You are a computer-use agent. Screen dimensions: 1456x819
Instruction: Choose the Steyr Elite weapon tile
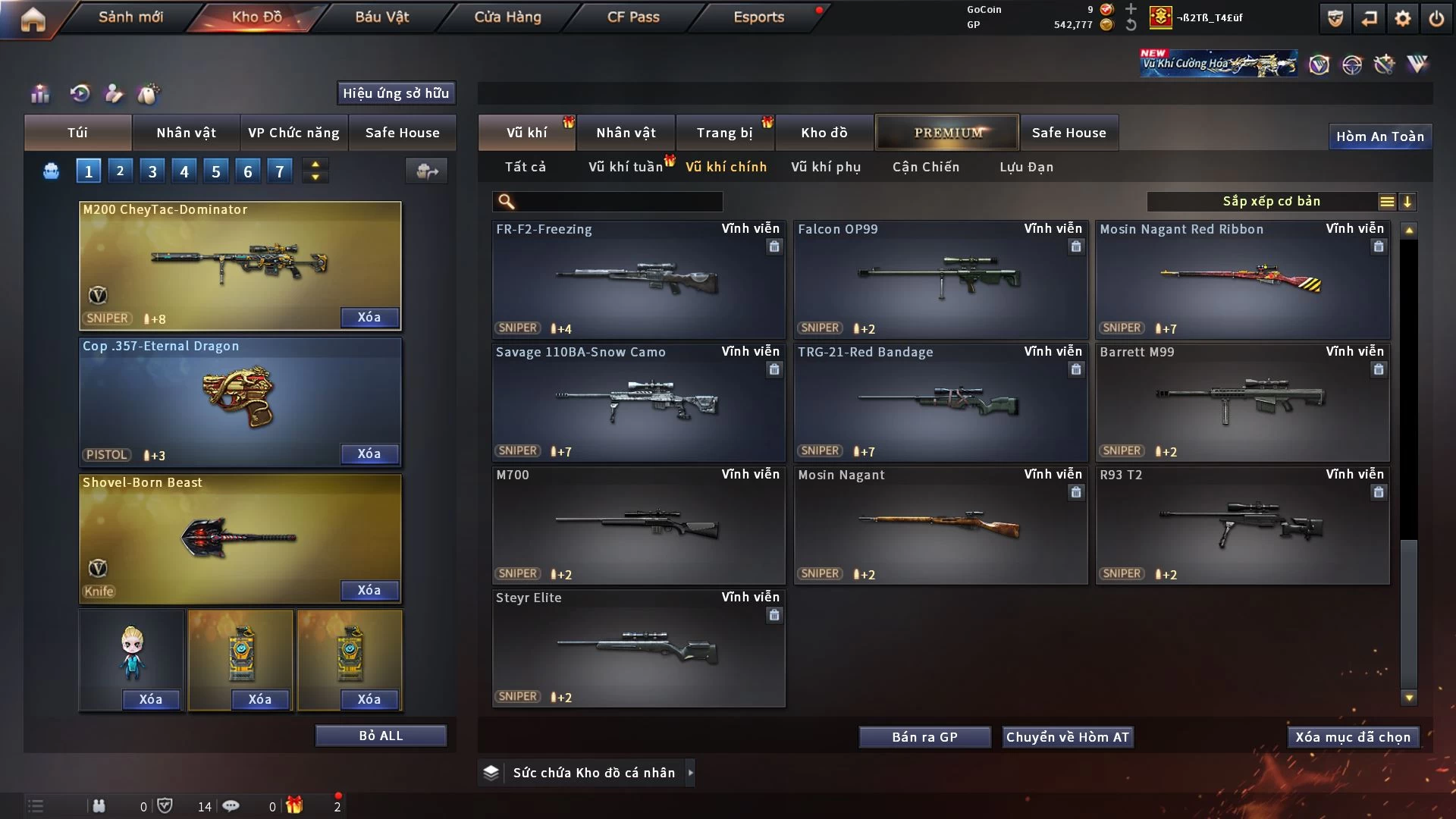click(x=639, y=648)
